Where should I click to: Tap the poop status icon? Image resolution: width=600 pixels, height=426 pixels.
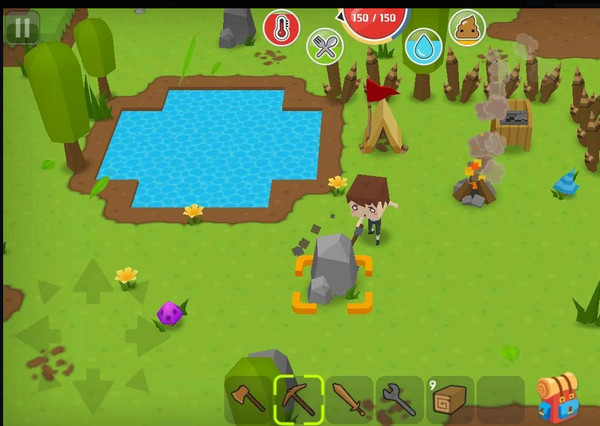467,27
